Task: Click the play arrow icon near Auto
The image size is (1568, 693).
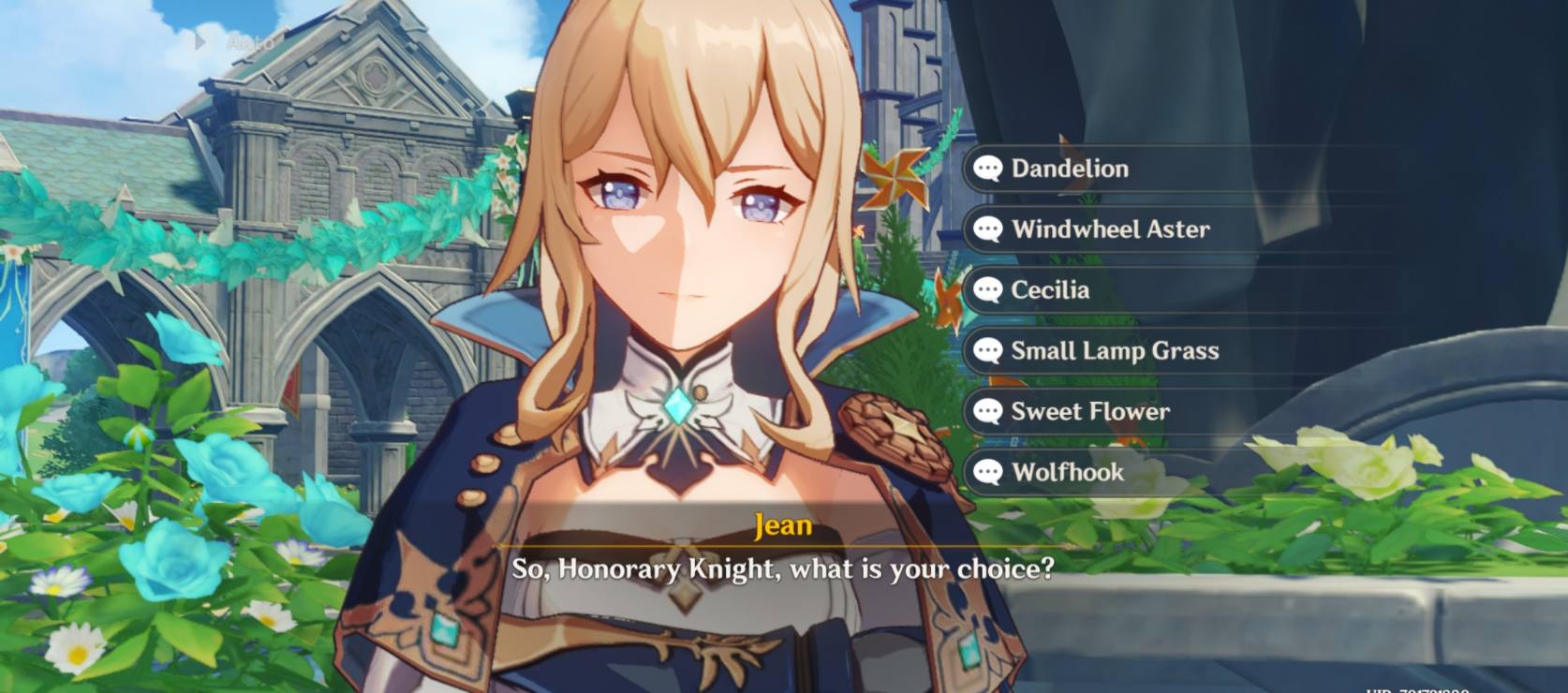Action: [202, 40]
